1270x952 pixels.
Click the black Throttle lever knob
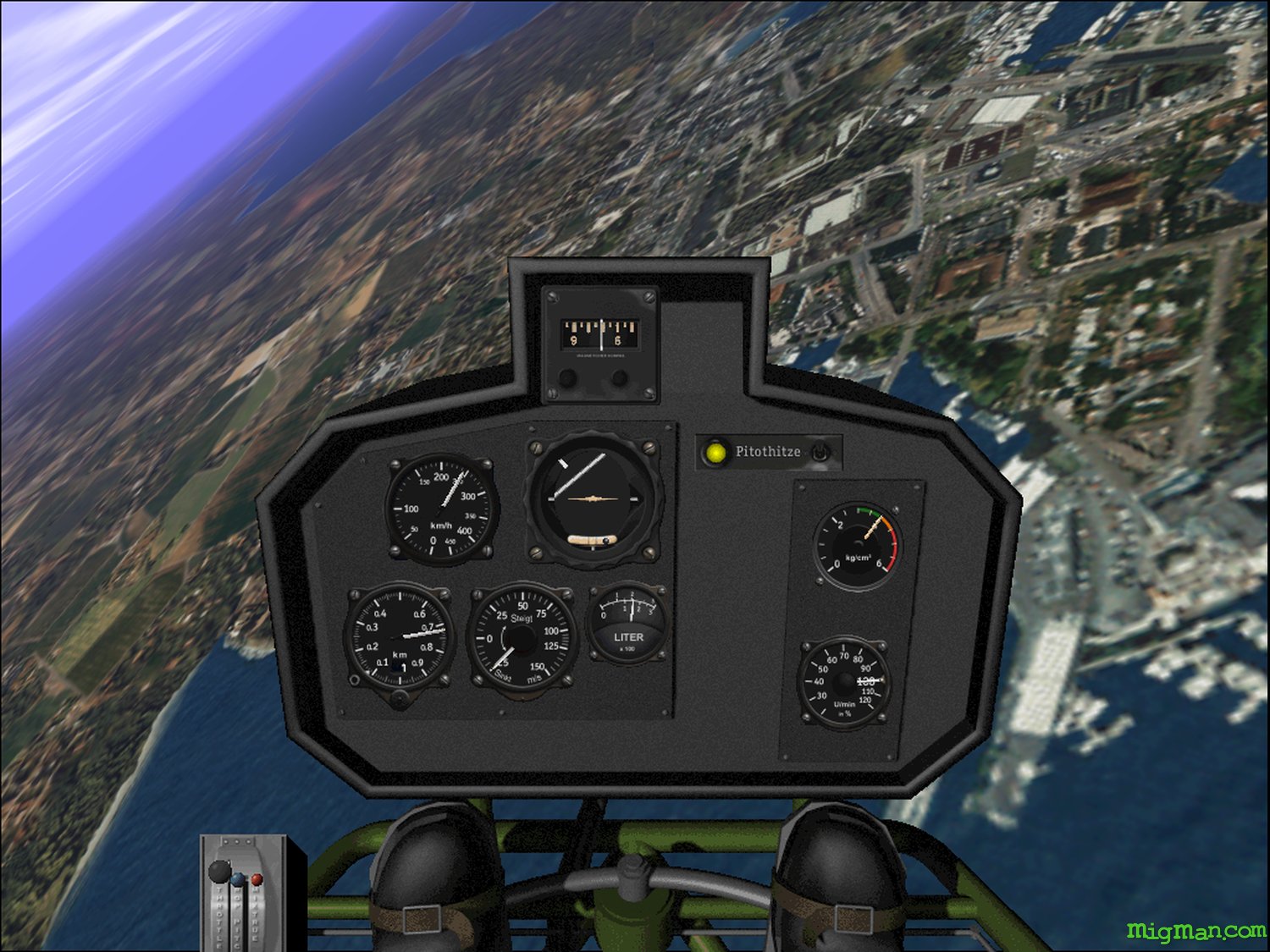click(219, 871)
